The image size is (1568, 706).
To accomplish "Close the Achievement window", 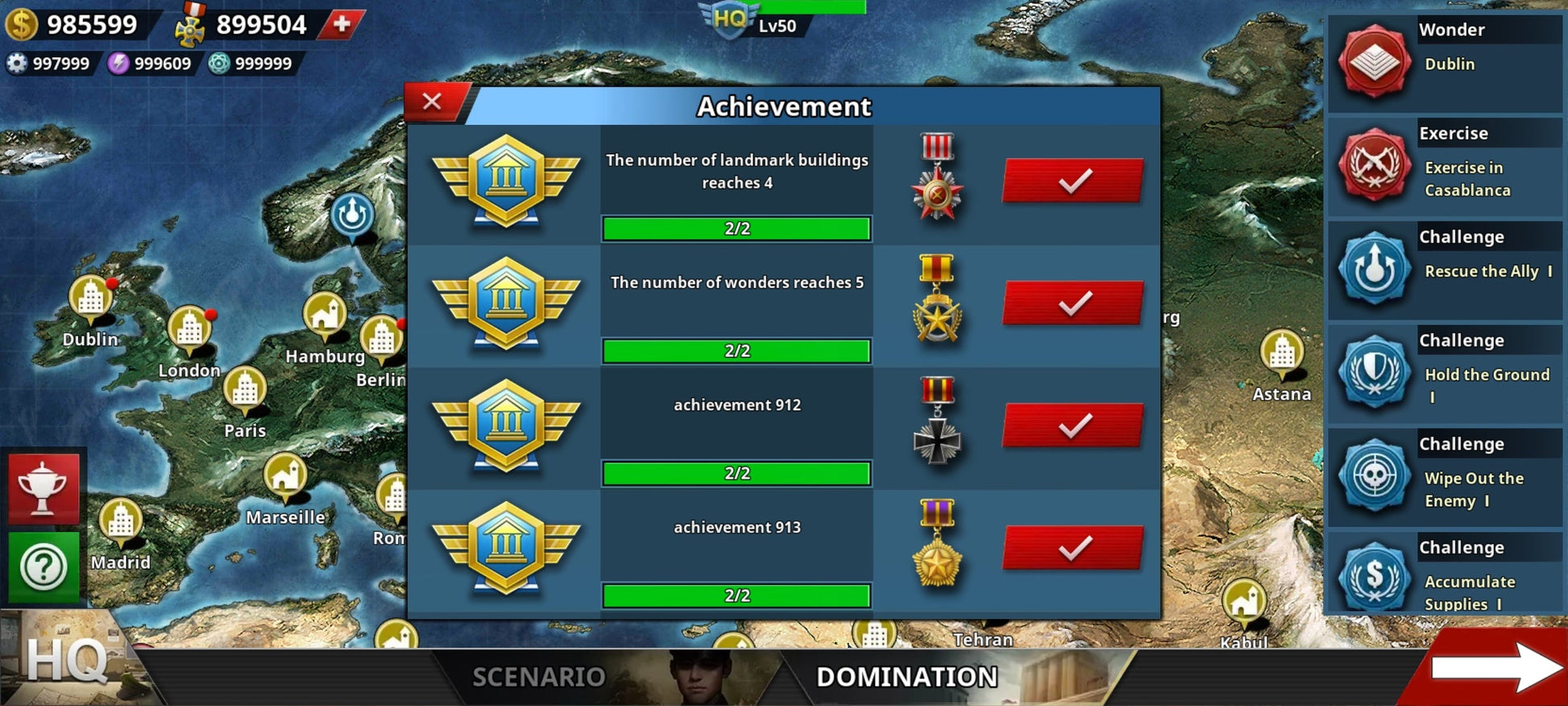I will (x=433, y=102).
